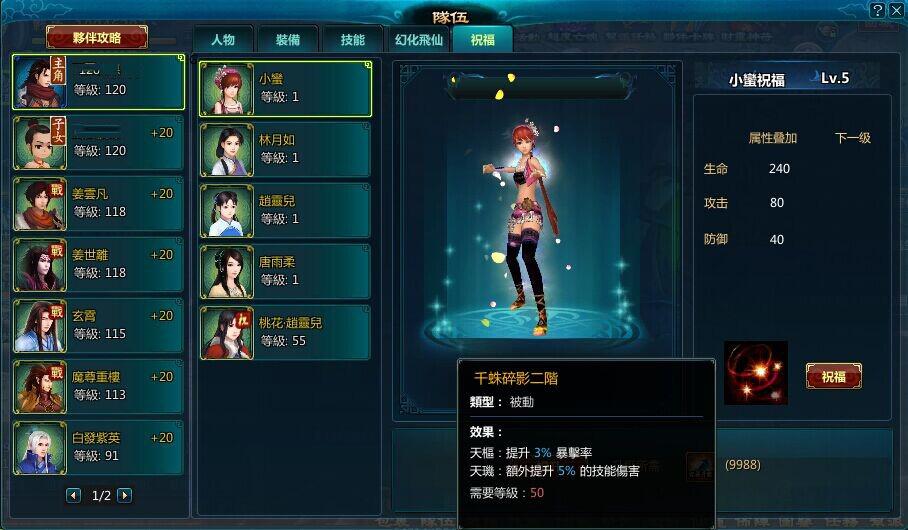Image resolution: width=908 pixels, height=530 pixels.
Task: Select party member 姜世離
Action: pyautogui.click(x=98, y=265)
